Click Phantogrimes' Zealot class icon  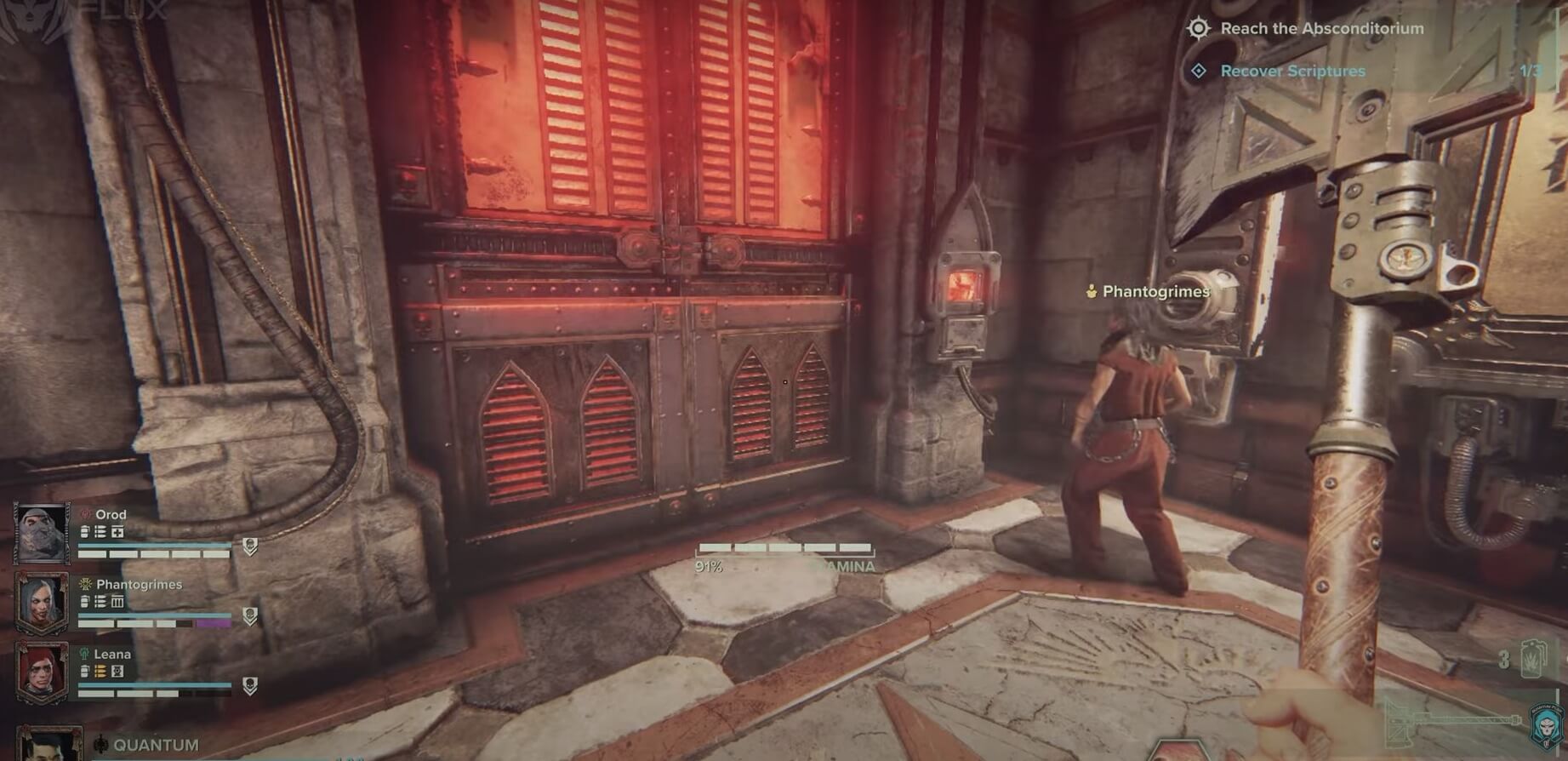85,585
